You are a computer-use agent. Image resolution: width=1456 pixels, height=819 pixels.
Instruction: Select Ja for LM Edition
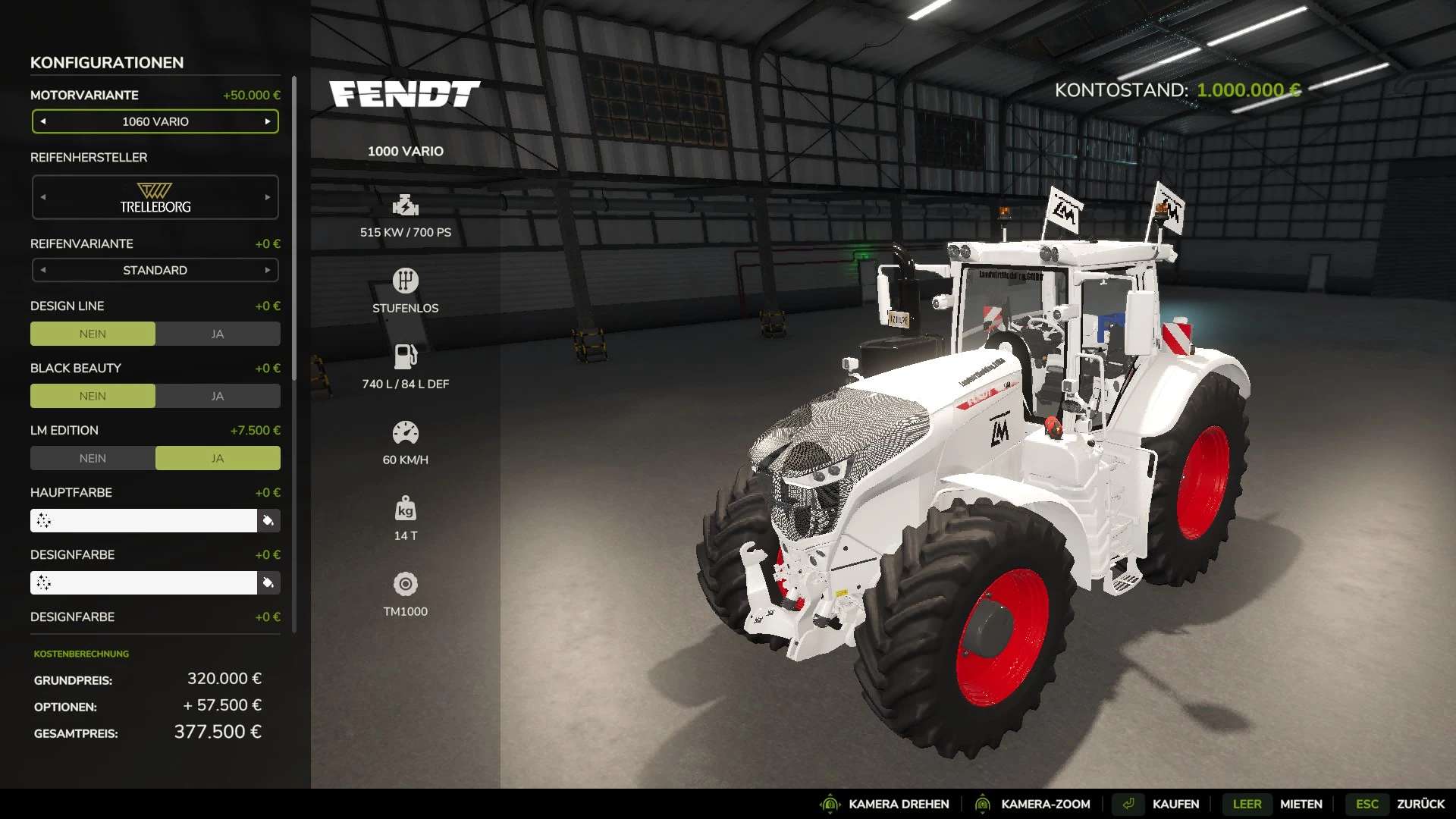(x=218, y=458)
